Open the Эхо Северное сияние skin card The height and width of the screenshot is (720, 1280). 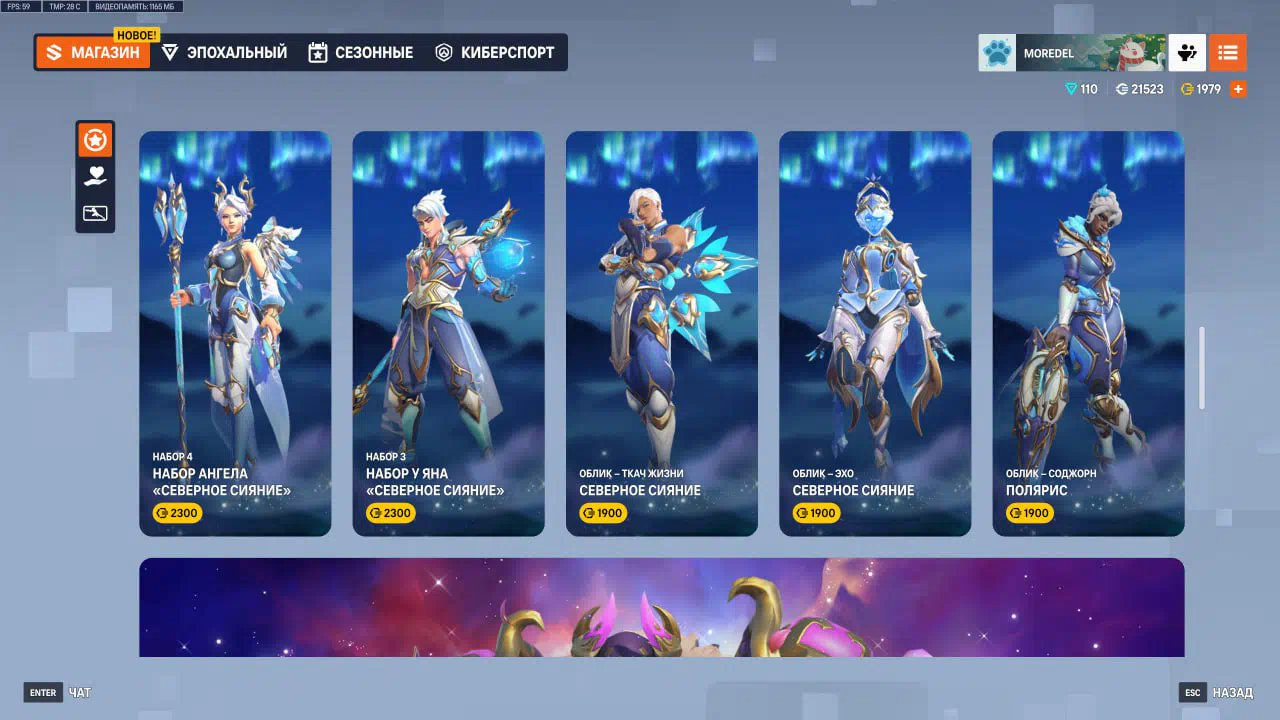(x=875, y=333)
